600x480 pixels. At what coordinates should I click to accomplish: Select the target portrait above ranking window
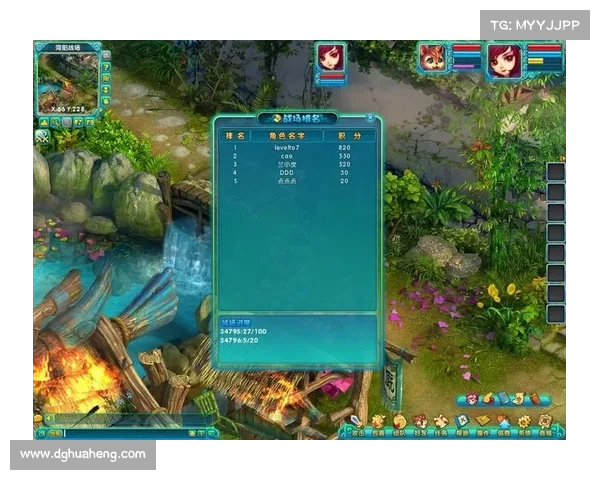tap(331, 58)
